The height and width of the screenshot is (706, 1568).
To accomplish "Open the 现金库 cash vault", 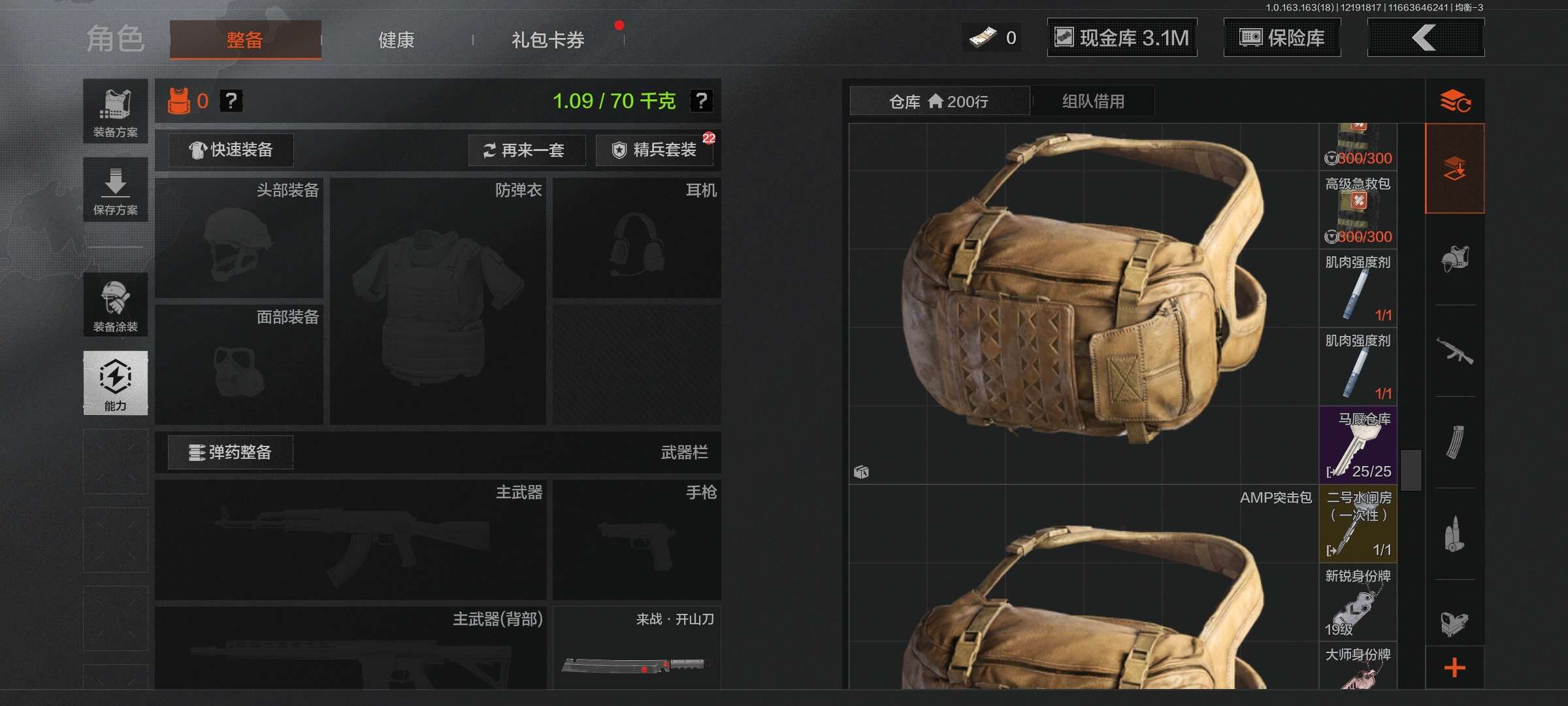I will tap(1121, 37).
